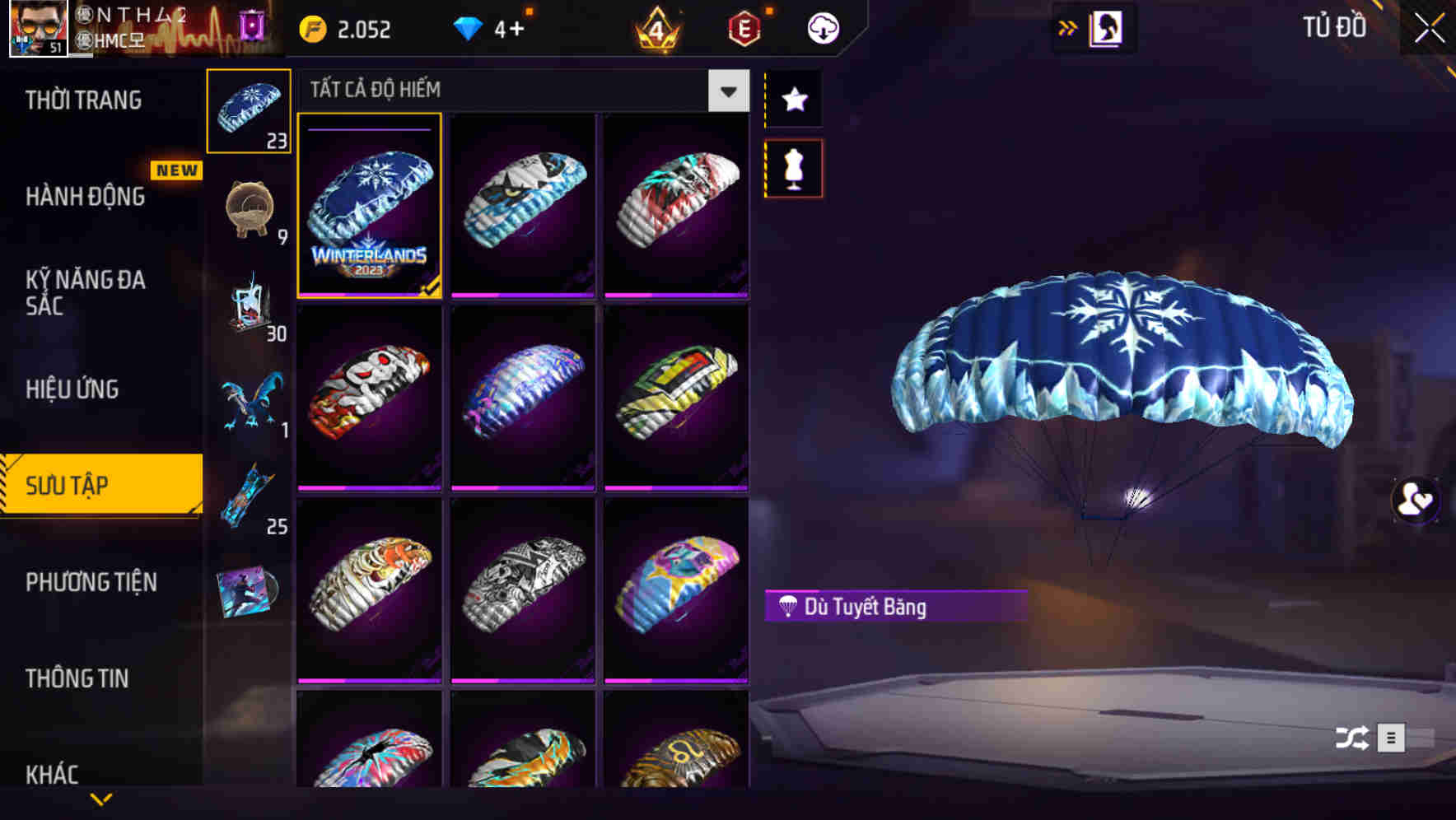1456x820 pixels.
Task: Open the friend-with-heart social icon on the right
Action: (1414, 501)
